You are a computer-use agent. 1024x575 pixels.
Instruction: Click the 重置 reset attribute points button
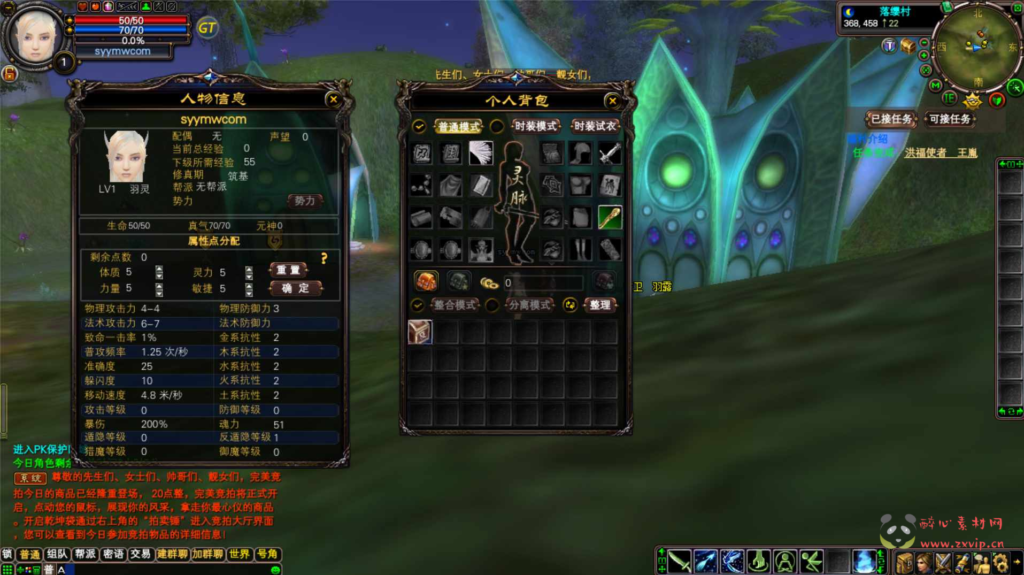pos(288,270)
